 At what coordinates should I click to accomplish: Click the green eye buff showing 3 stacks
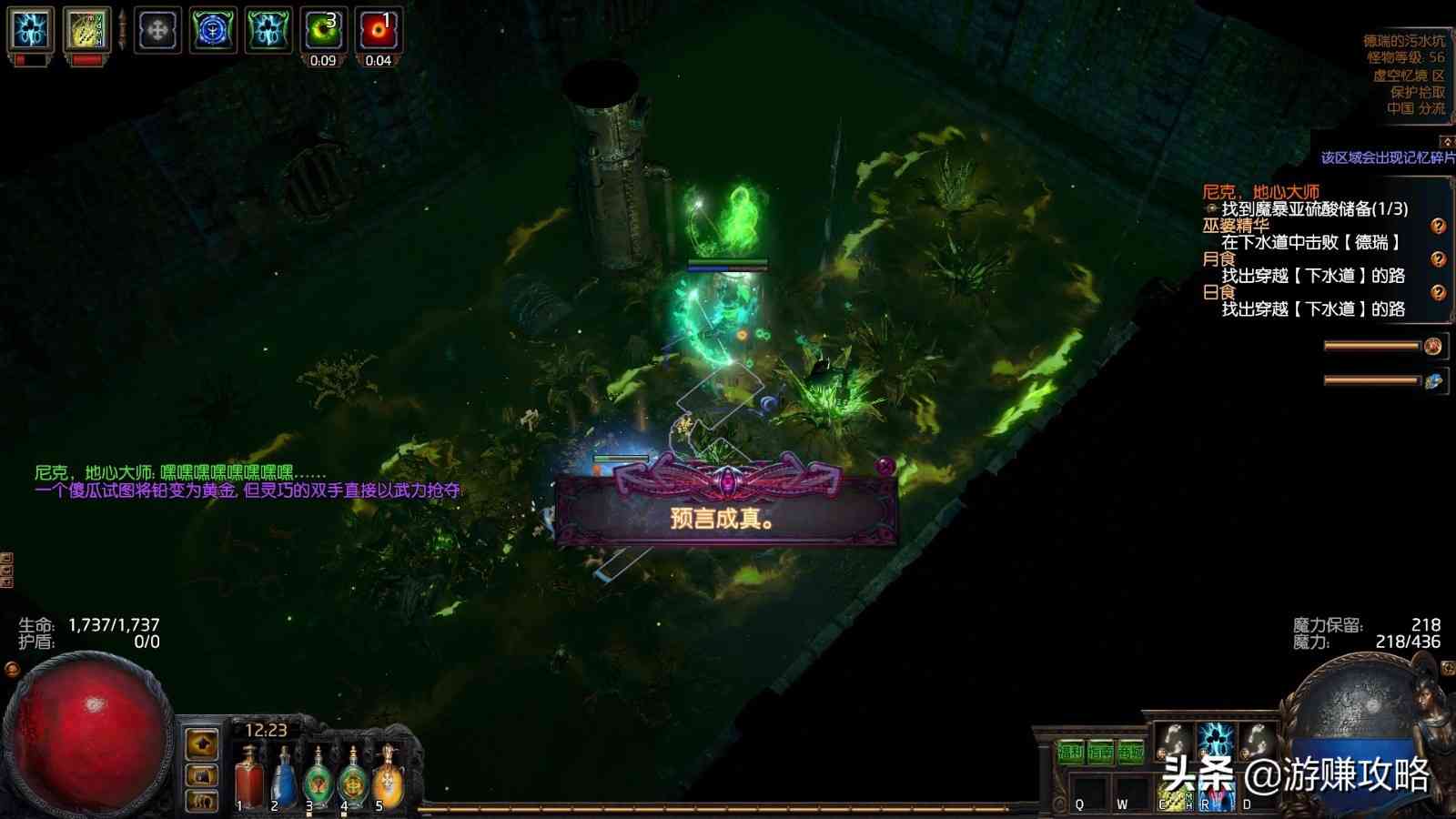(x=323, y=27)
